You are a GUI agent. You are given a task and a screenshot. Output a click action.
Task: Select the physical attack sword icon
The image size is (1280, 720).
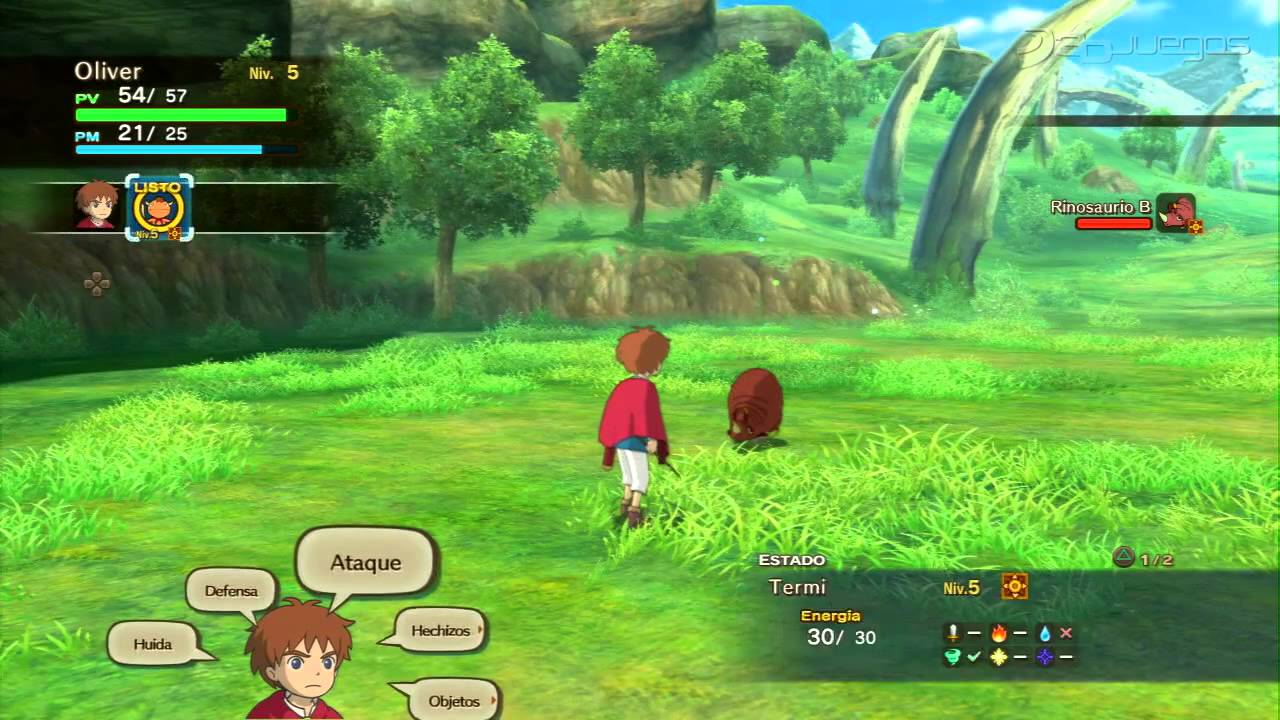pos(951,632)
